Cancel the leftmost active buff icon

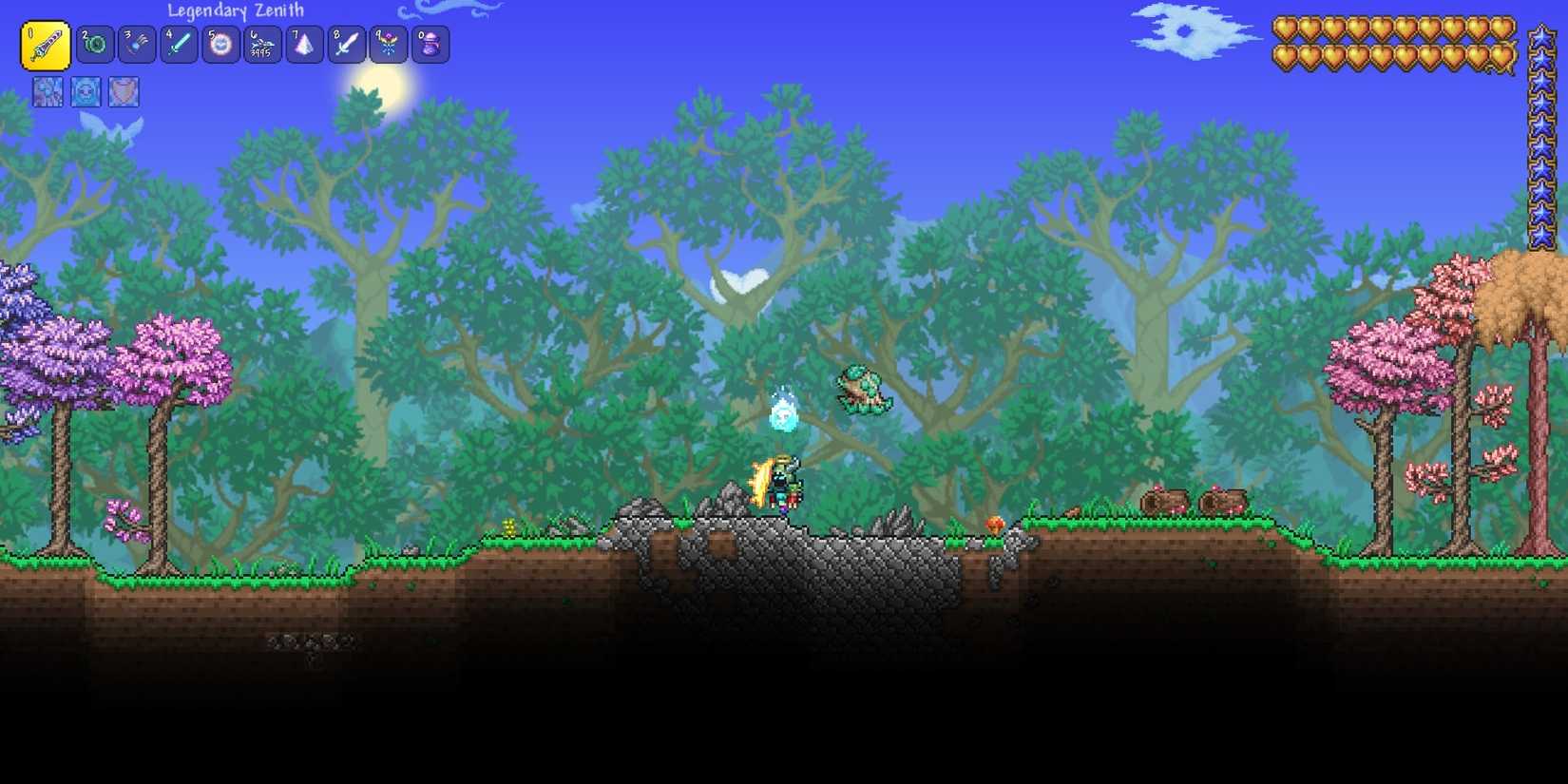[47, 91]
